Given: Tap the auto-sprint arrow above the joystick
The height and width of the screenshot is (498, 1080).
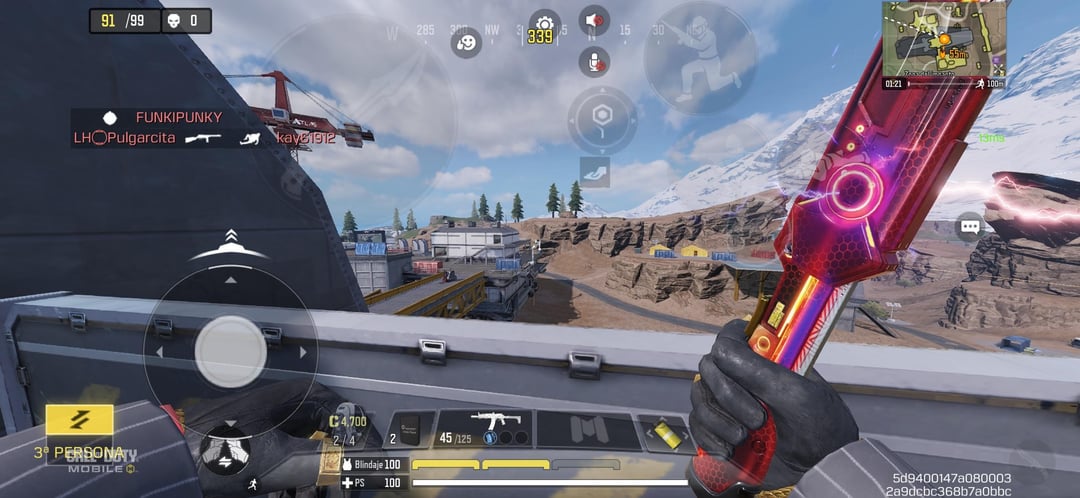Looking at the screenshot, I should pyautogui.click(x=230, y=238).
